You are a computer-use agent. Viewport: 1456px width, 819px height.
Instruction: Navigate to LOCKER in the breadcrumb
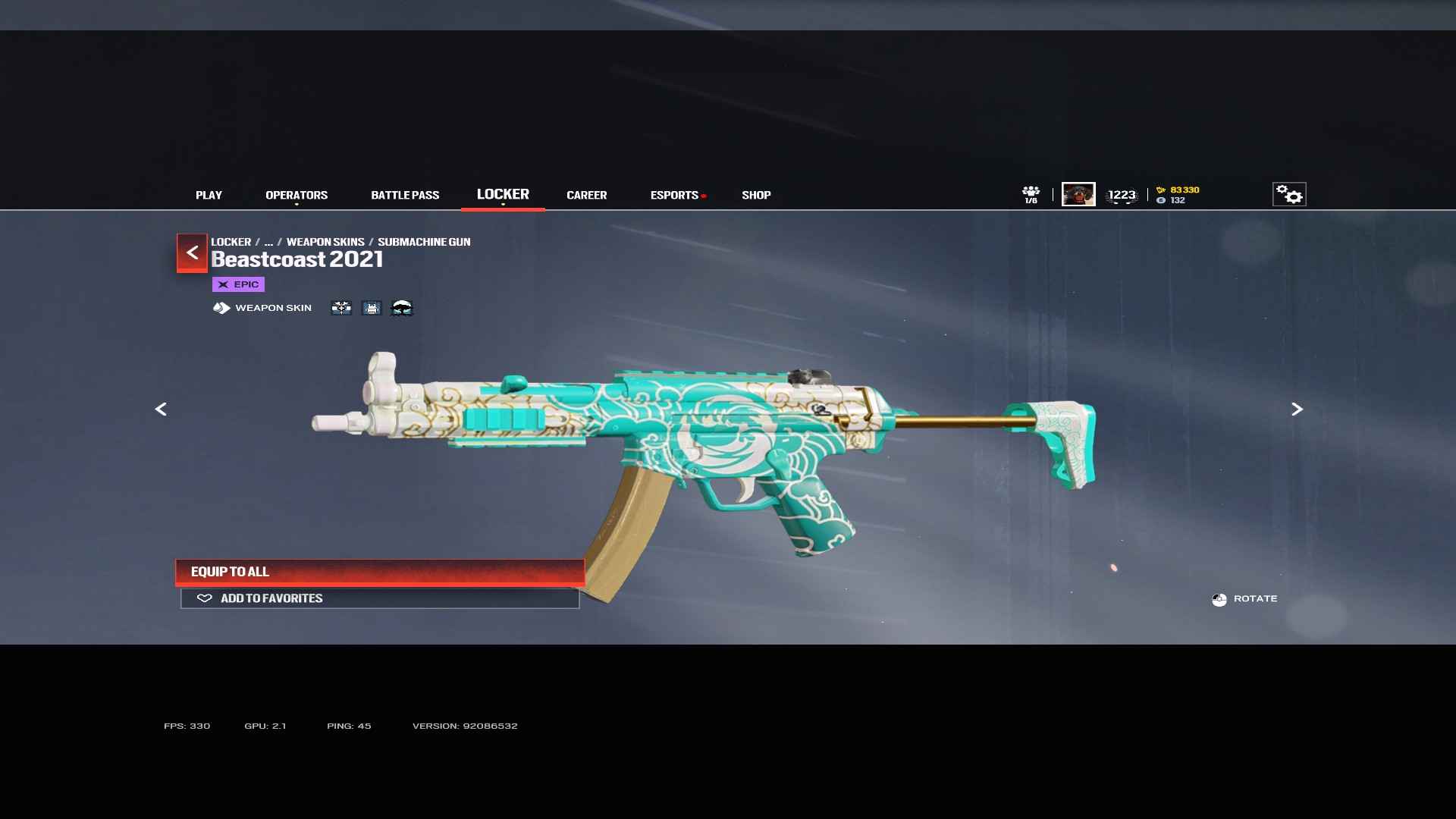tap(231, 242)
